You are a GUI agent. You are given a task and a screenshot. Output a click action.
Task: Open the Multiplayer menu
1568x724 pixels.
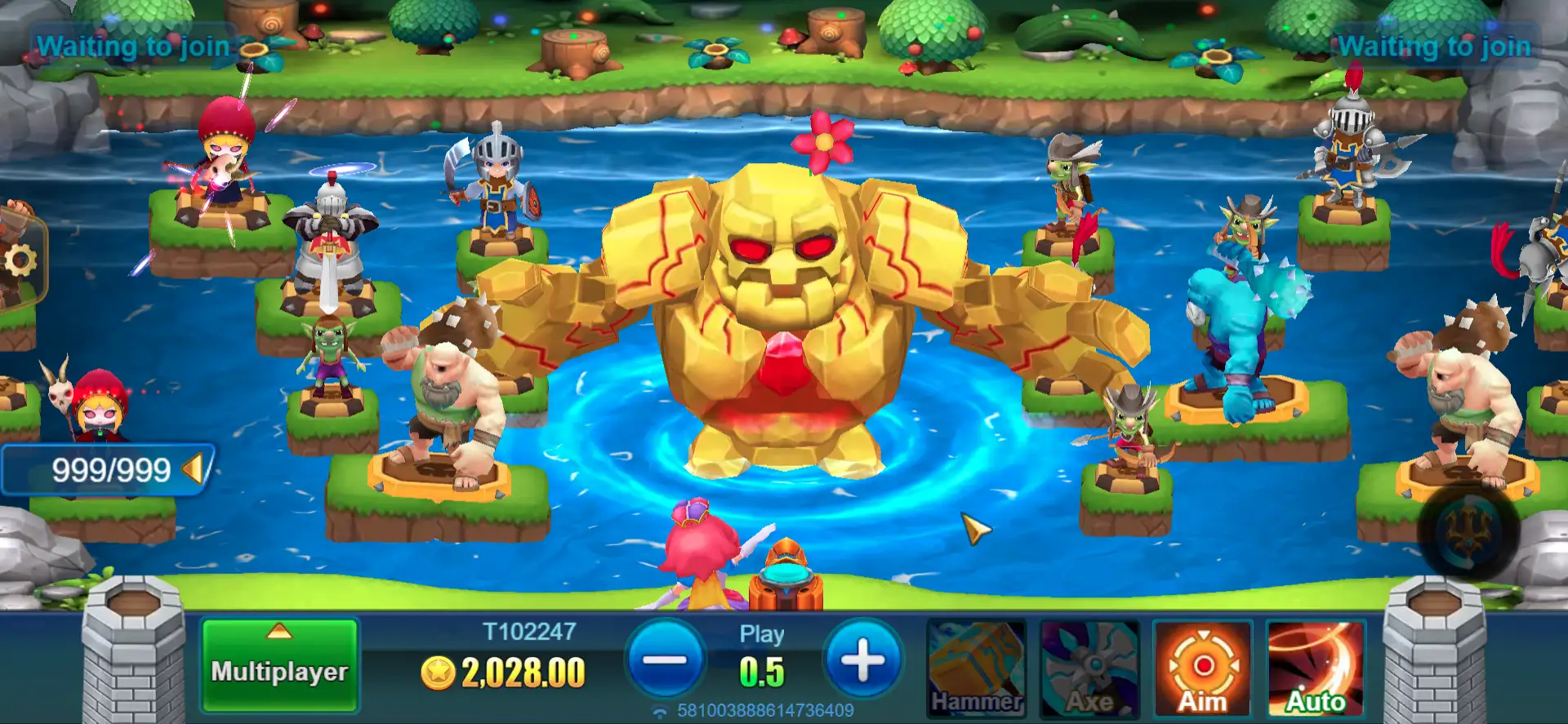coord(279,664)
